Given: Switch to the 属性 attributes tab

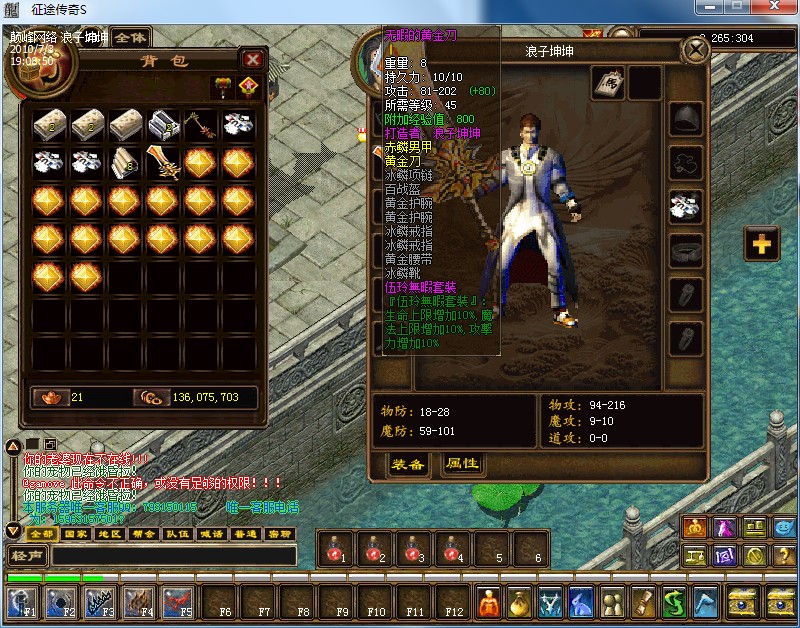Looking at the screenshot, I should point(462,464).
